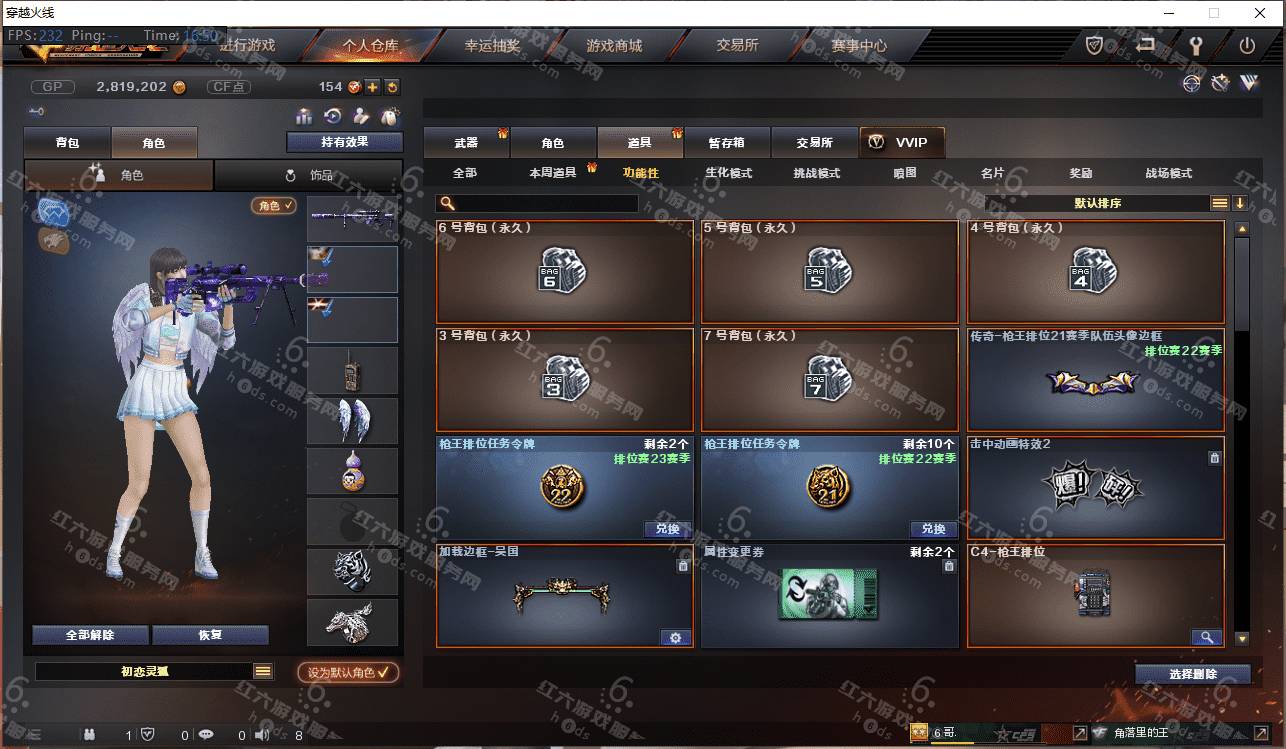Go to the 幸运抽奖 lottery page

point(492,46)
